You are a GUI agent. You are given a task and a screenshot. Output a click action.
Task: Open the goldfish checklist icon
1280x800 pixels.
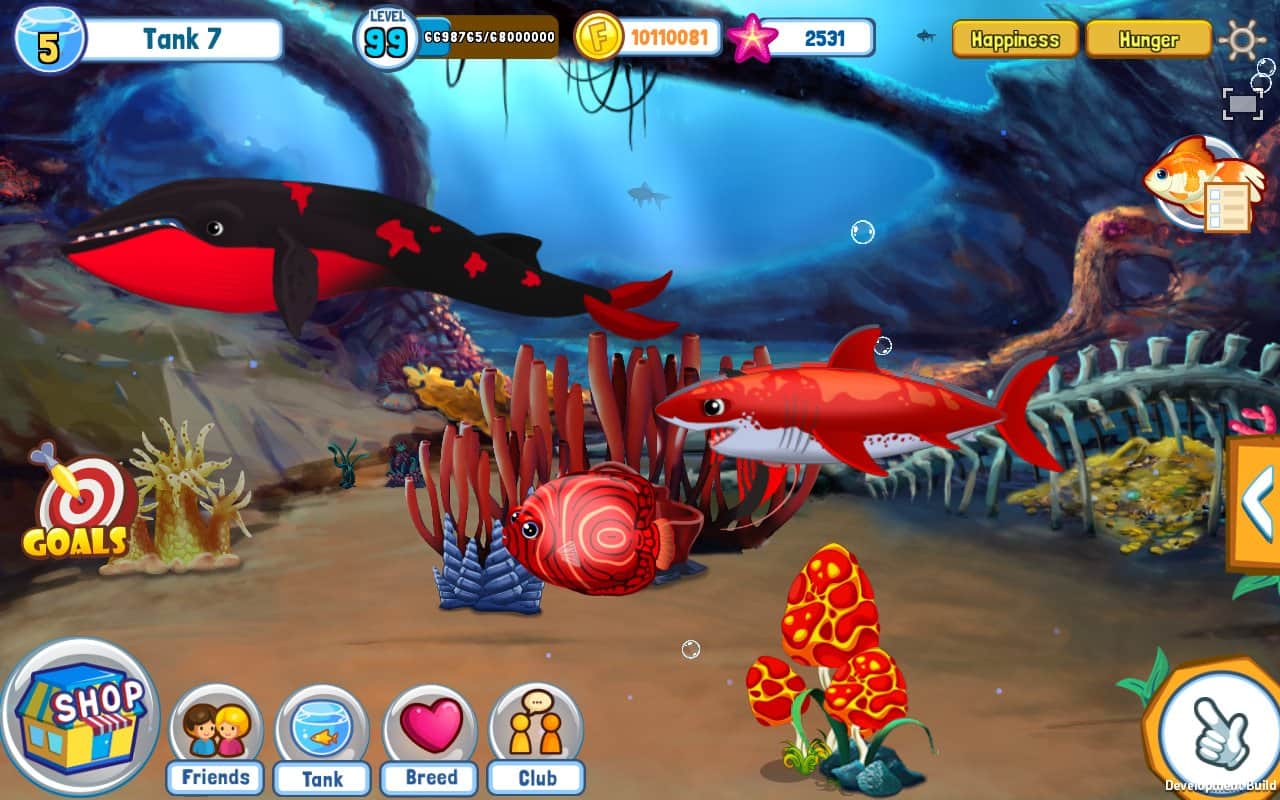click(x=1197, y=185)
